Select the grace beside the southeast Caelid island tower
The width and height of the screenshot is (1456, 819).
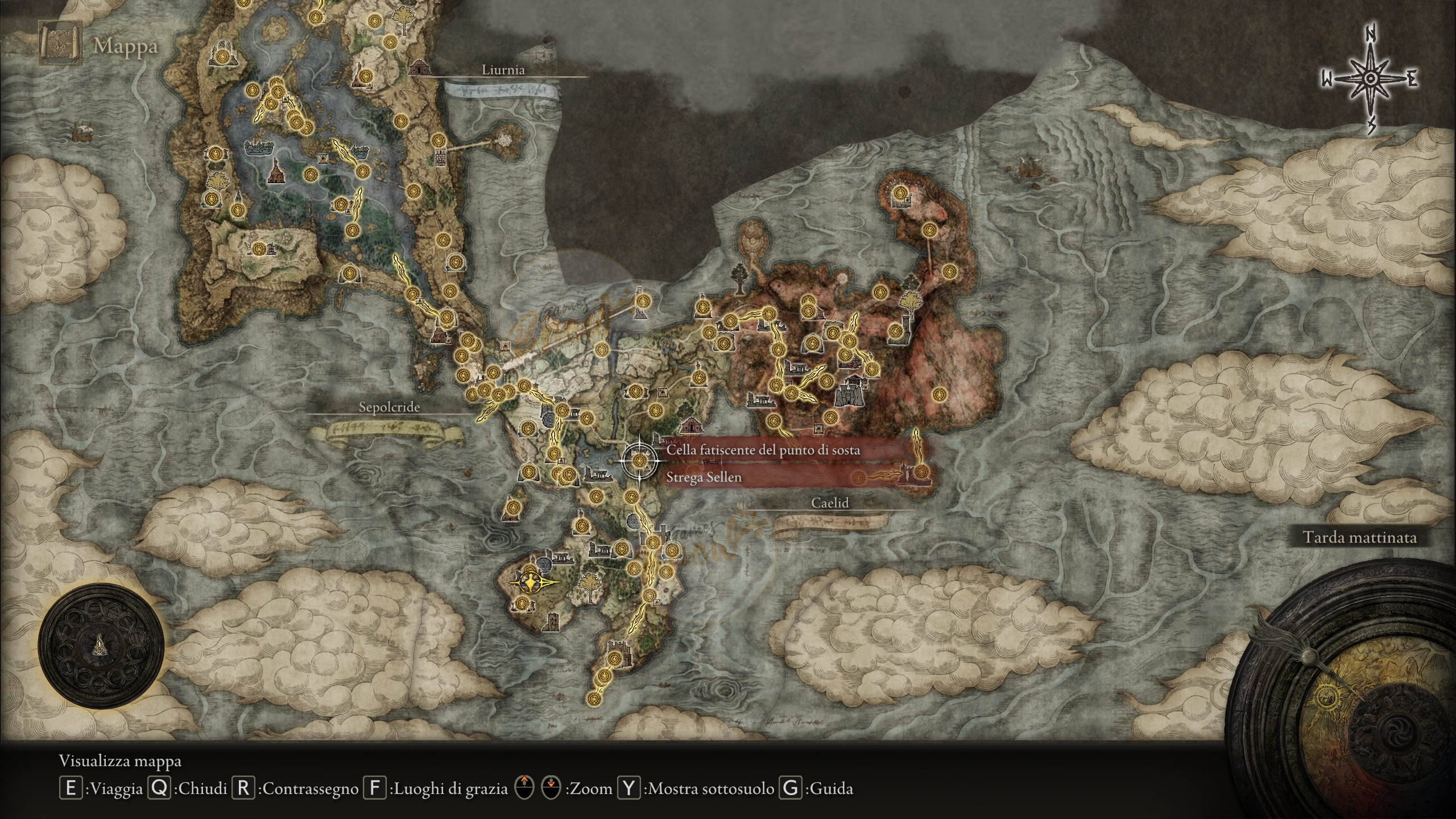[921, 471]
